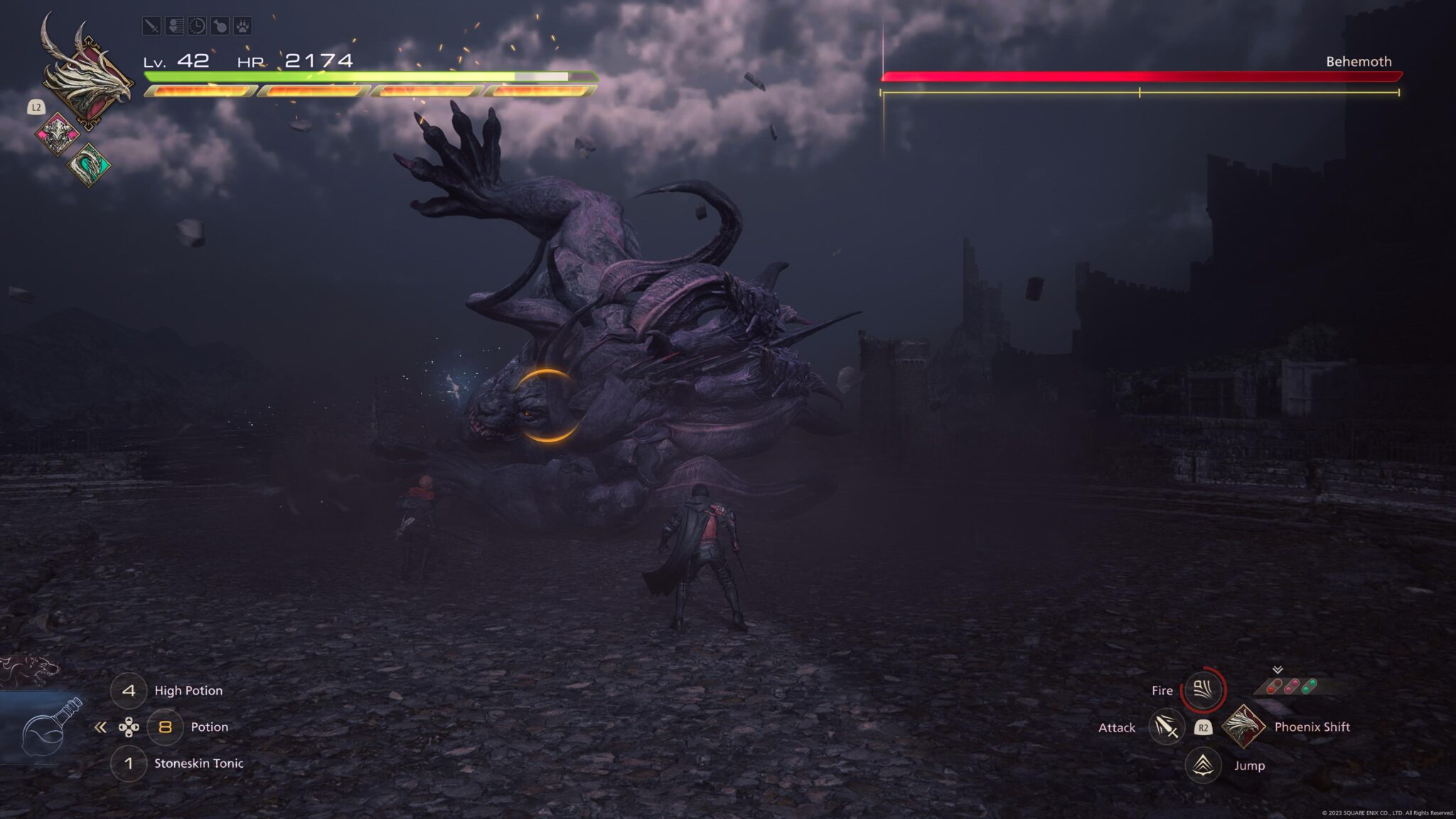1456x819 pixels.
Task: Open the clock cooldown icon in the top toolbar
Action: coord(198,26)
